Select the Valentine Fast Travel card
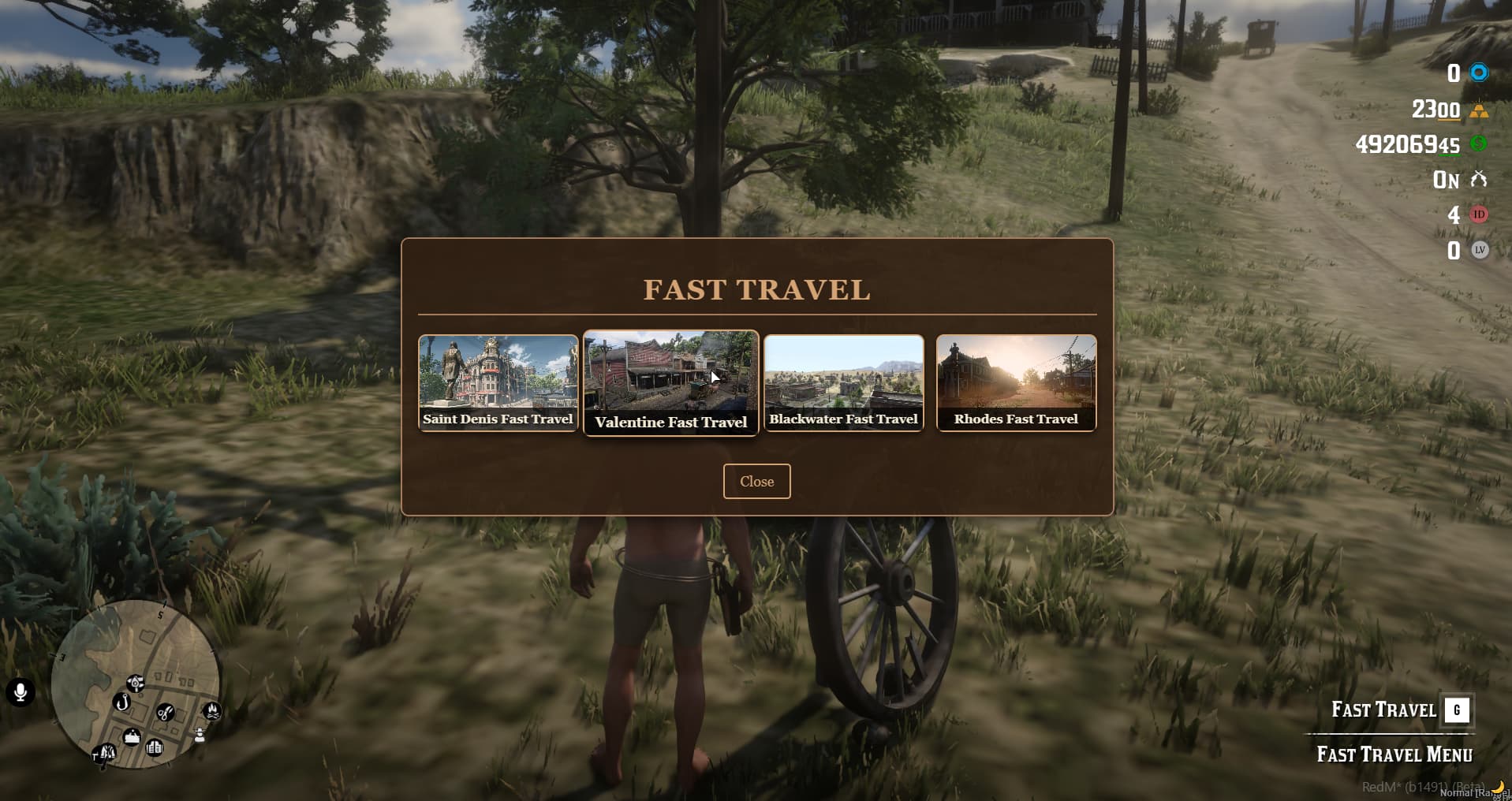1512x801 pixels. click(x=670, y=383)
